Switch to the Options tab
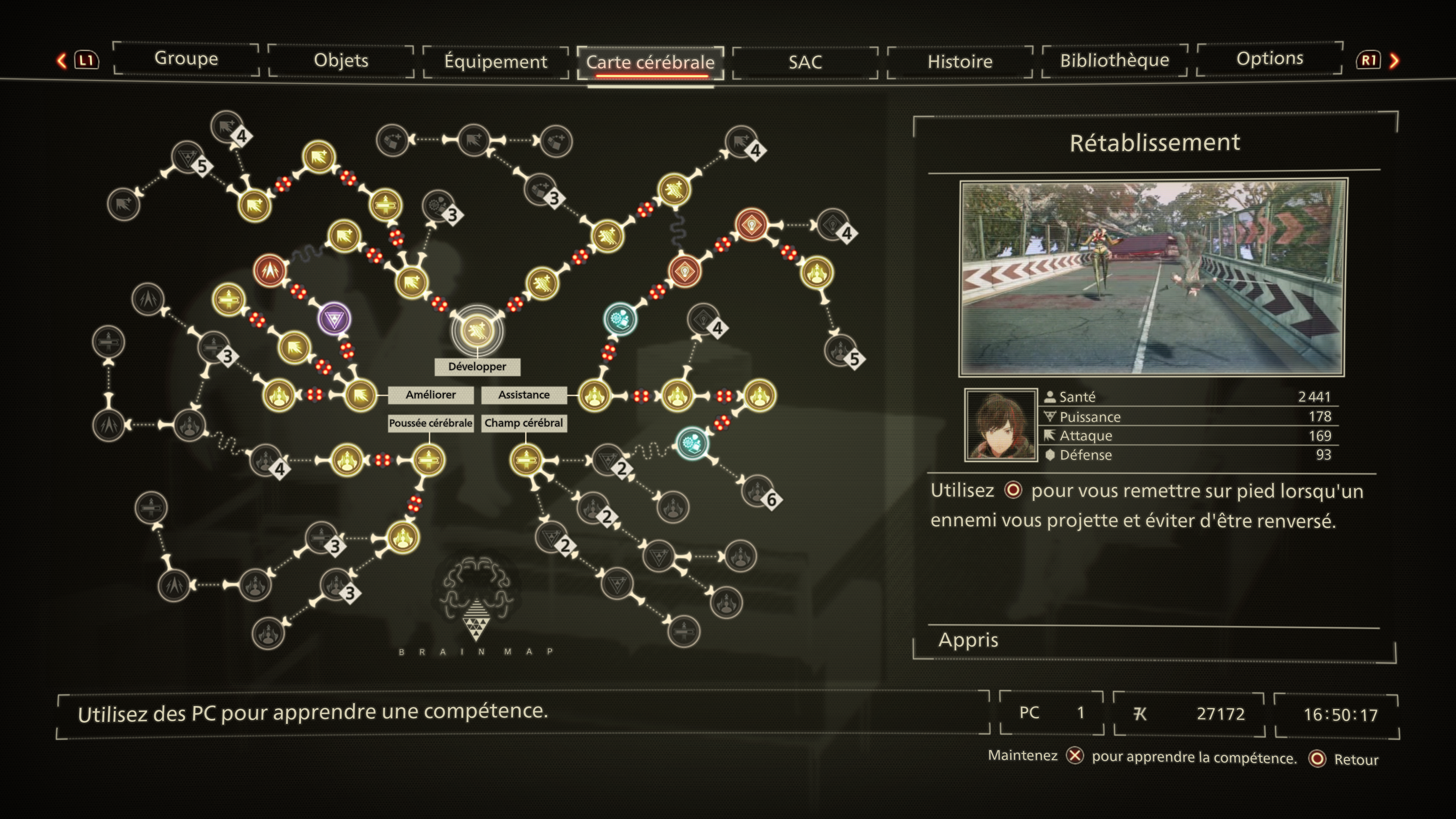The image size is (1456, 819). pos(1269,58)
